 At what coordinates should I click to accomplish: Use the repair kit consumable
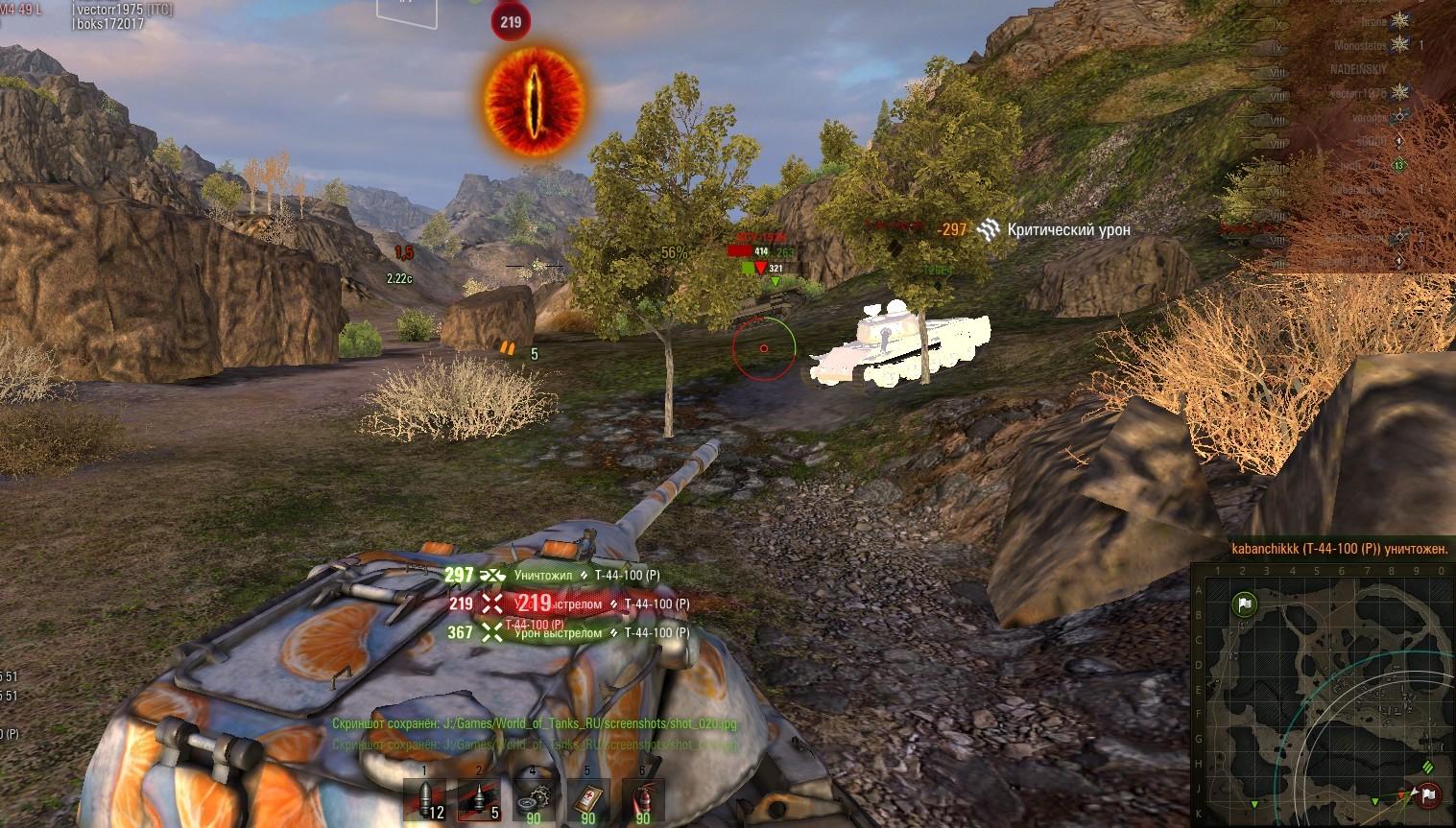(x=533, y=799)
